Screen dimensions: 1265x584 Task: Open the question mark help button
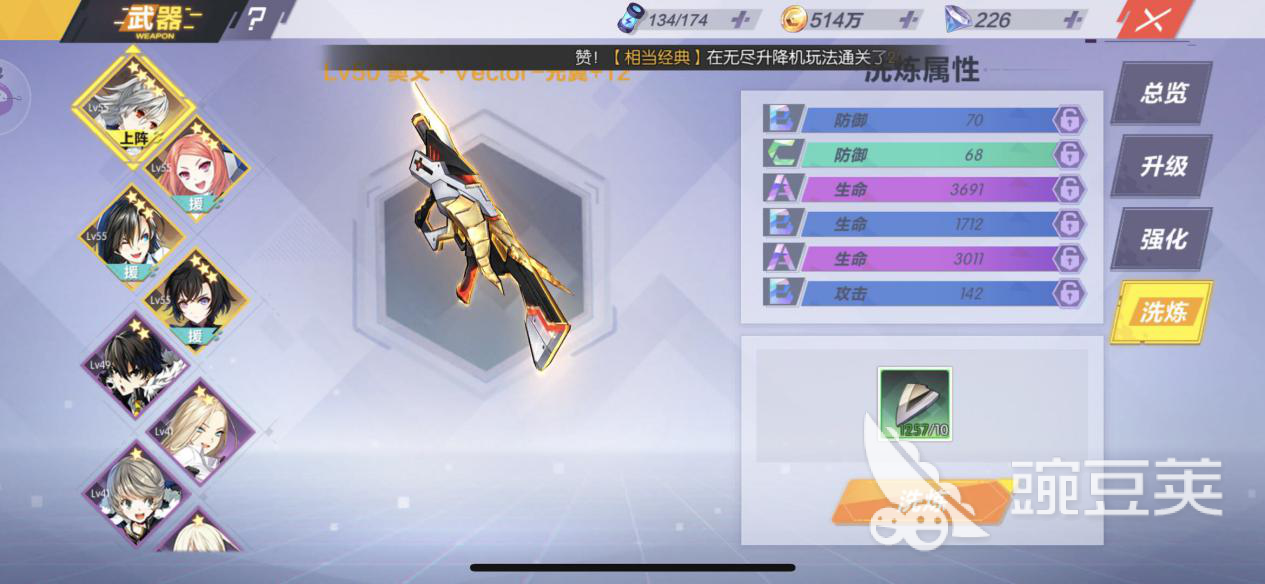tap(257, 19)
